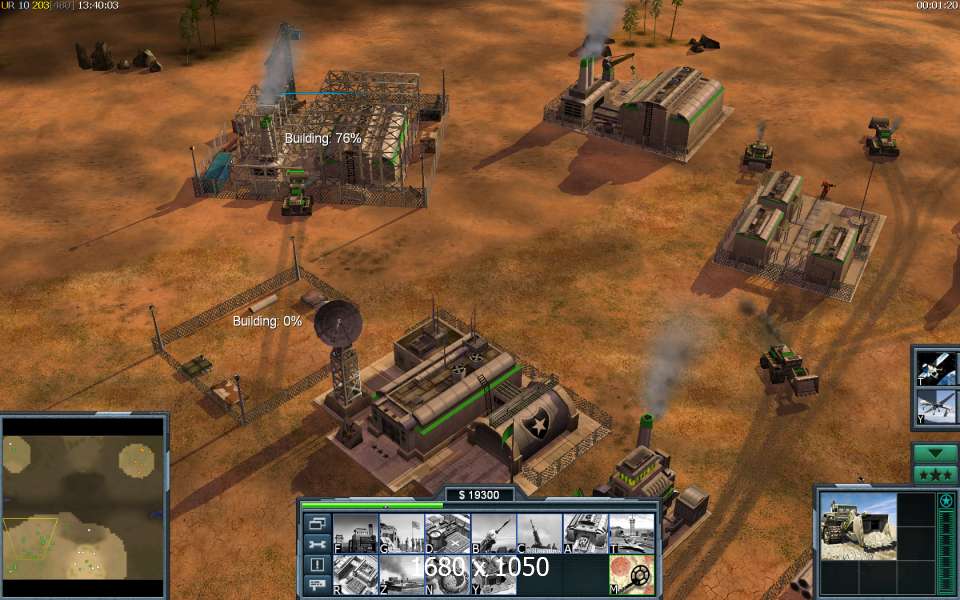This screenshot has width=960, height=600.
Task: Select the build icon with hotkey A
Action: click(585, 532)
